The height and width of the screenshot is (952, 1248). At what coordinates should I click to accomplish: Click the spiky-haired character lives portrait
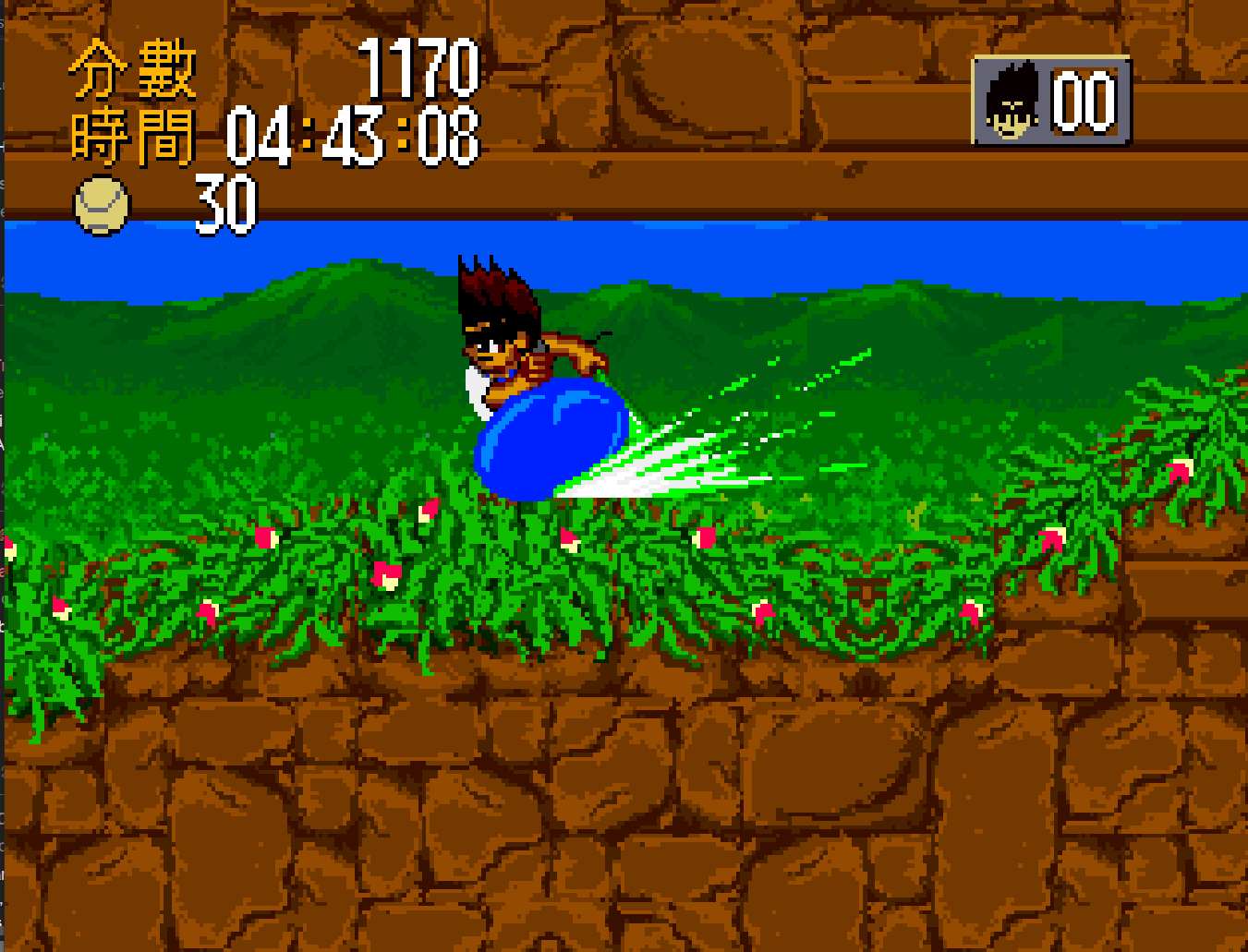click(1011, 102)
